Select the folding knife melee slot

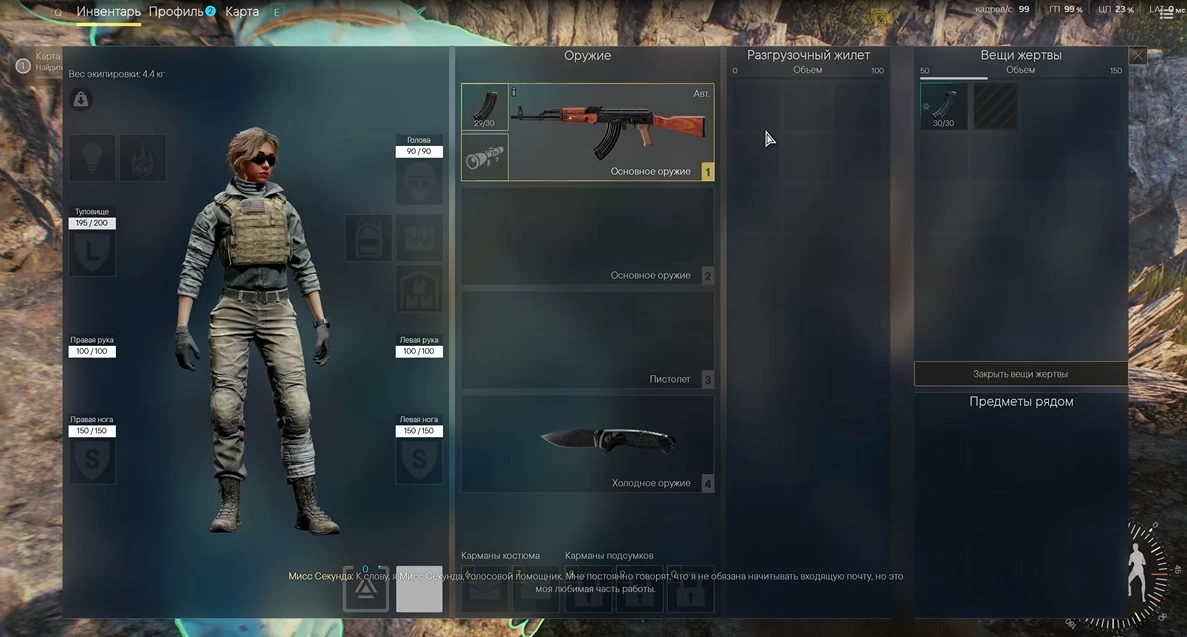[588, 443]
